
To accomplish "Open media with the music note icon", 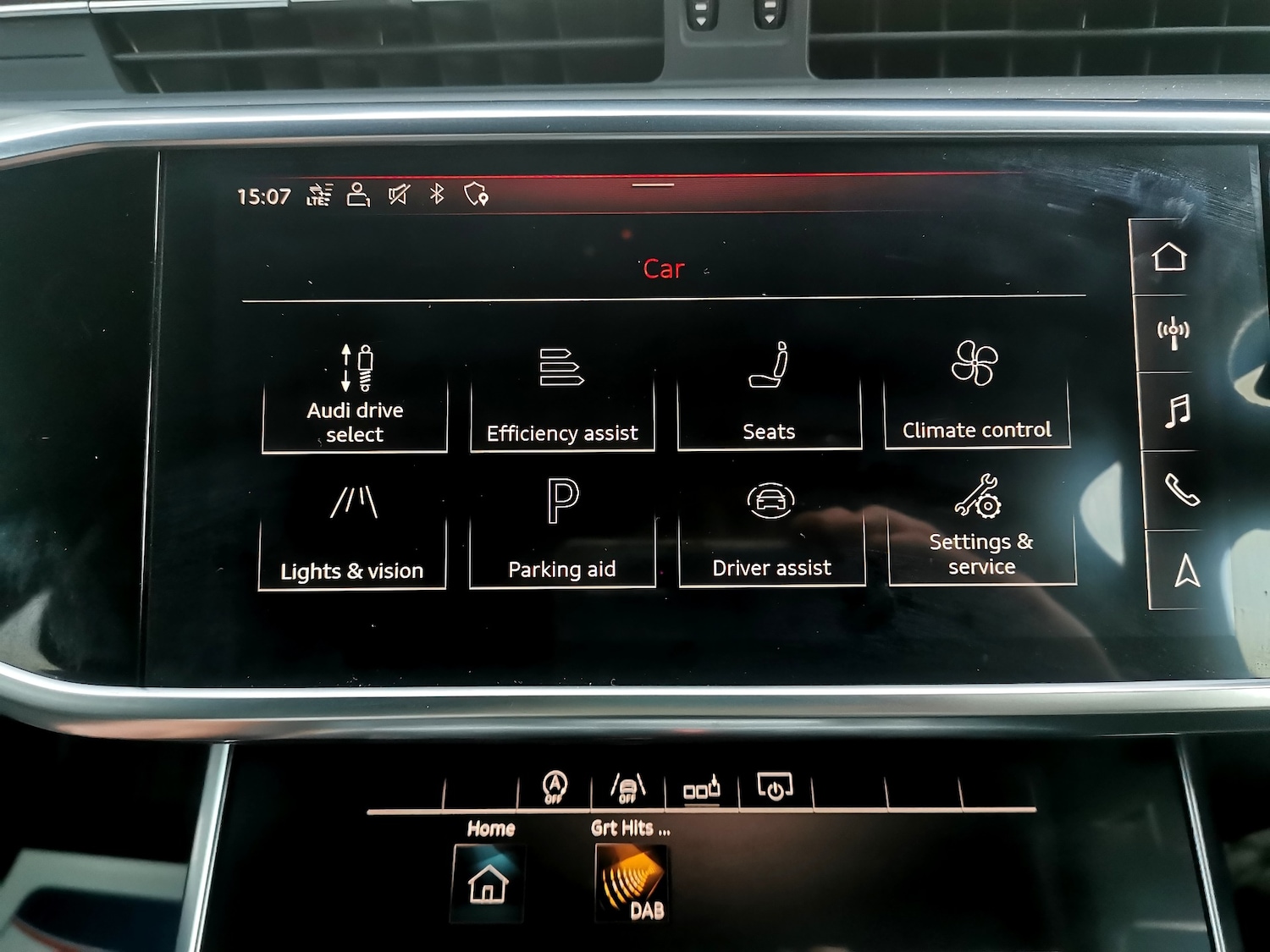I will (1177, 411).
